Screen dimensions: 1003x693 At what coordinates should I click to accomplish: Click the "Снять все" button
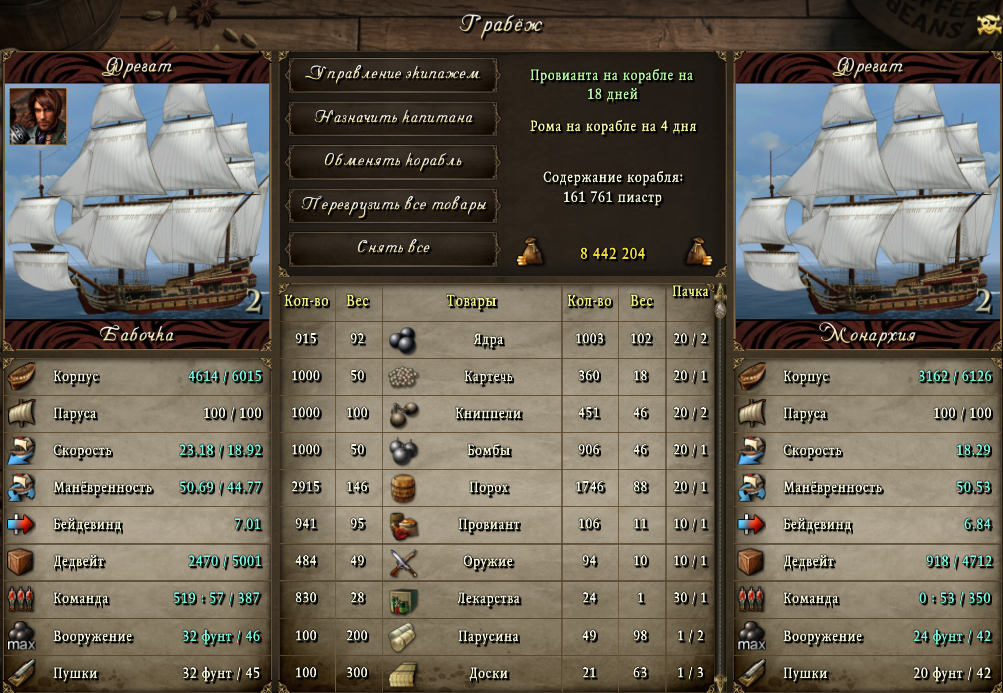coord(393,247)
